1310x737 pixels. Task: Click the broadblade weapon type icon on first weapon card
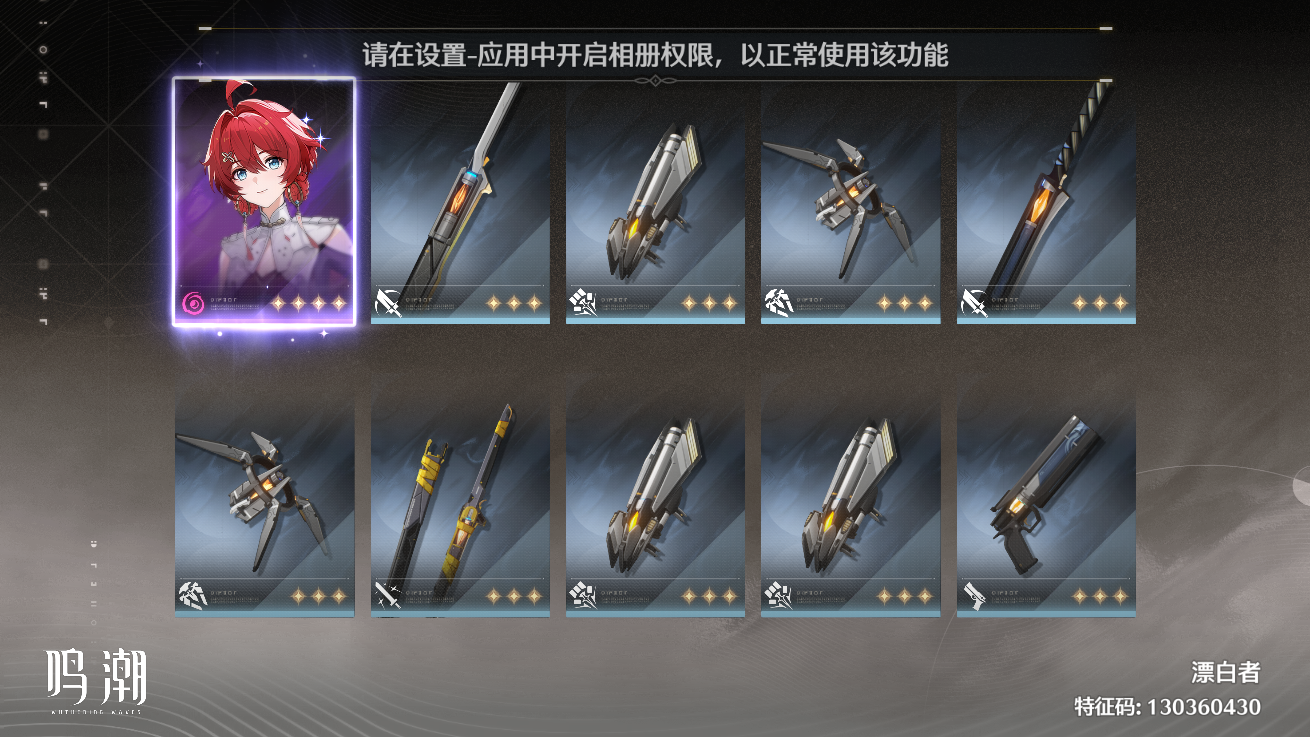[x=388, y=303]
